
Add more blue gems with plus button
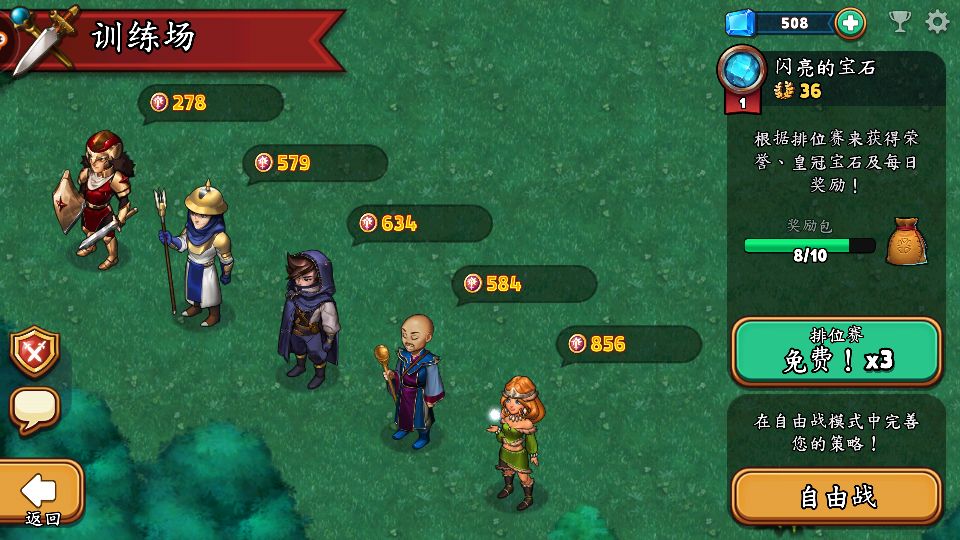click(x=849, y=23)
